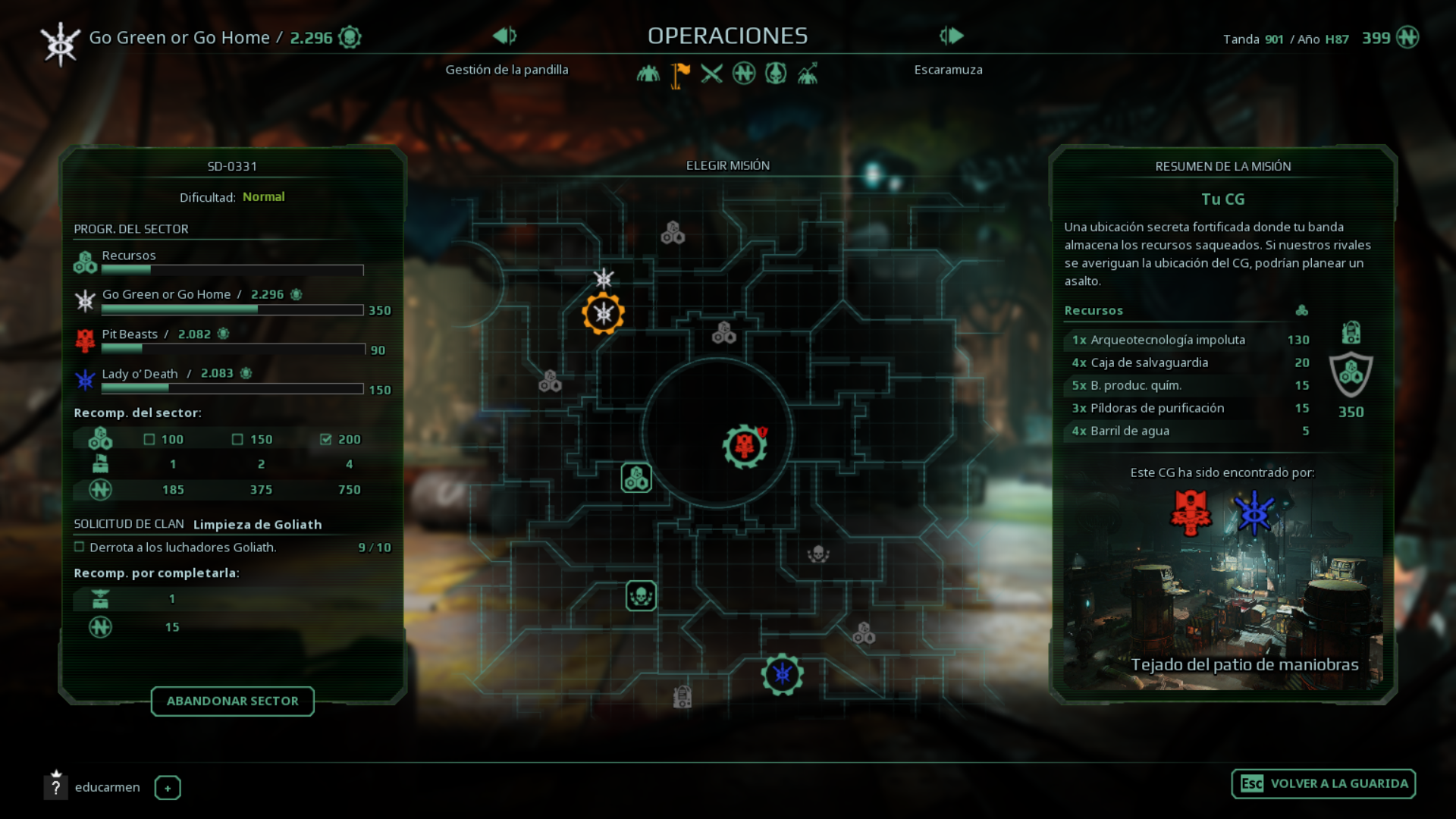Open the skull emblem tab
This screenshot has width=1456, height=819.
coord(776,74)
